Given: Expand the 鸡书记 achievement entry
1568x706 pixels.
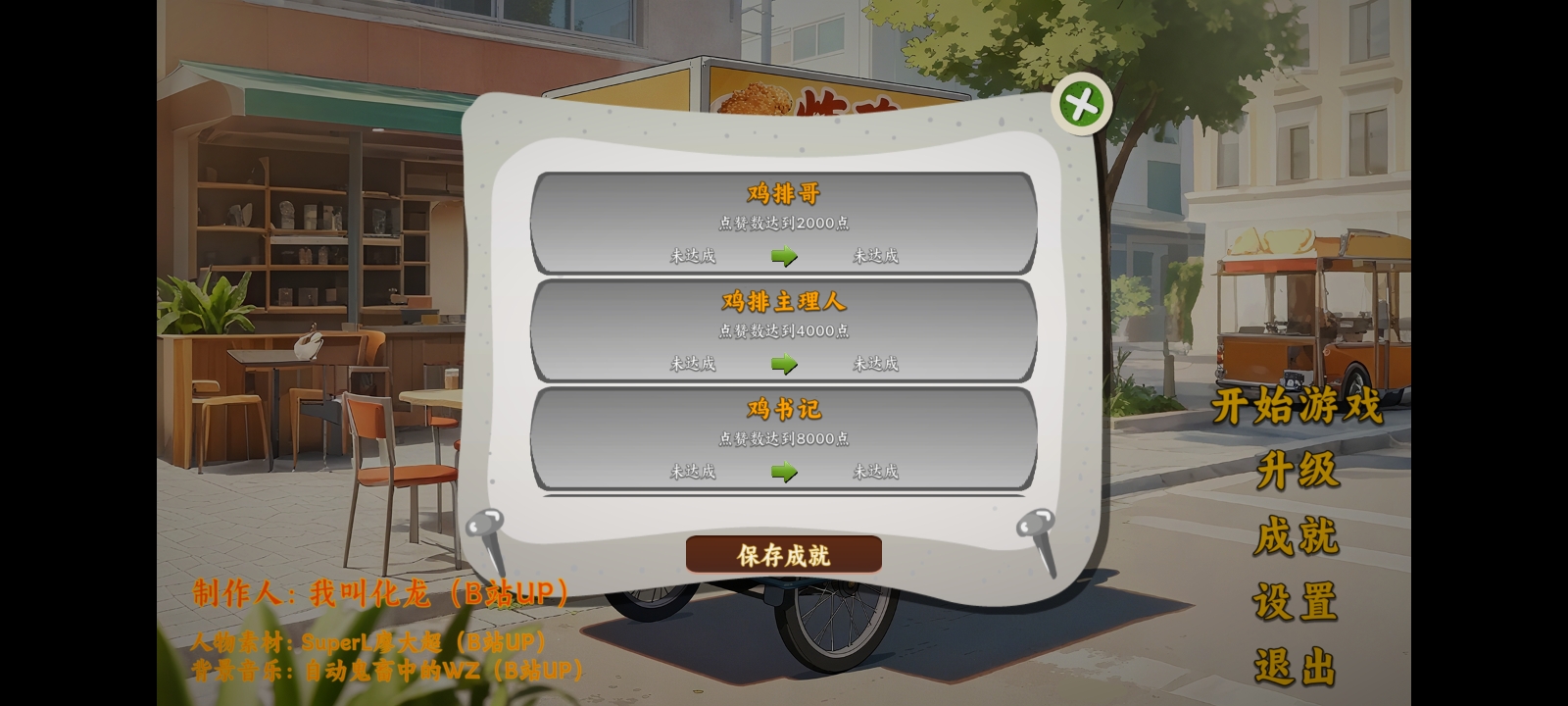Looking at the screenshot, I should tap(782, 410).
